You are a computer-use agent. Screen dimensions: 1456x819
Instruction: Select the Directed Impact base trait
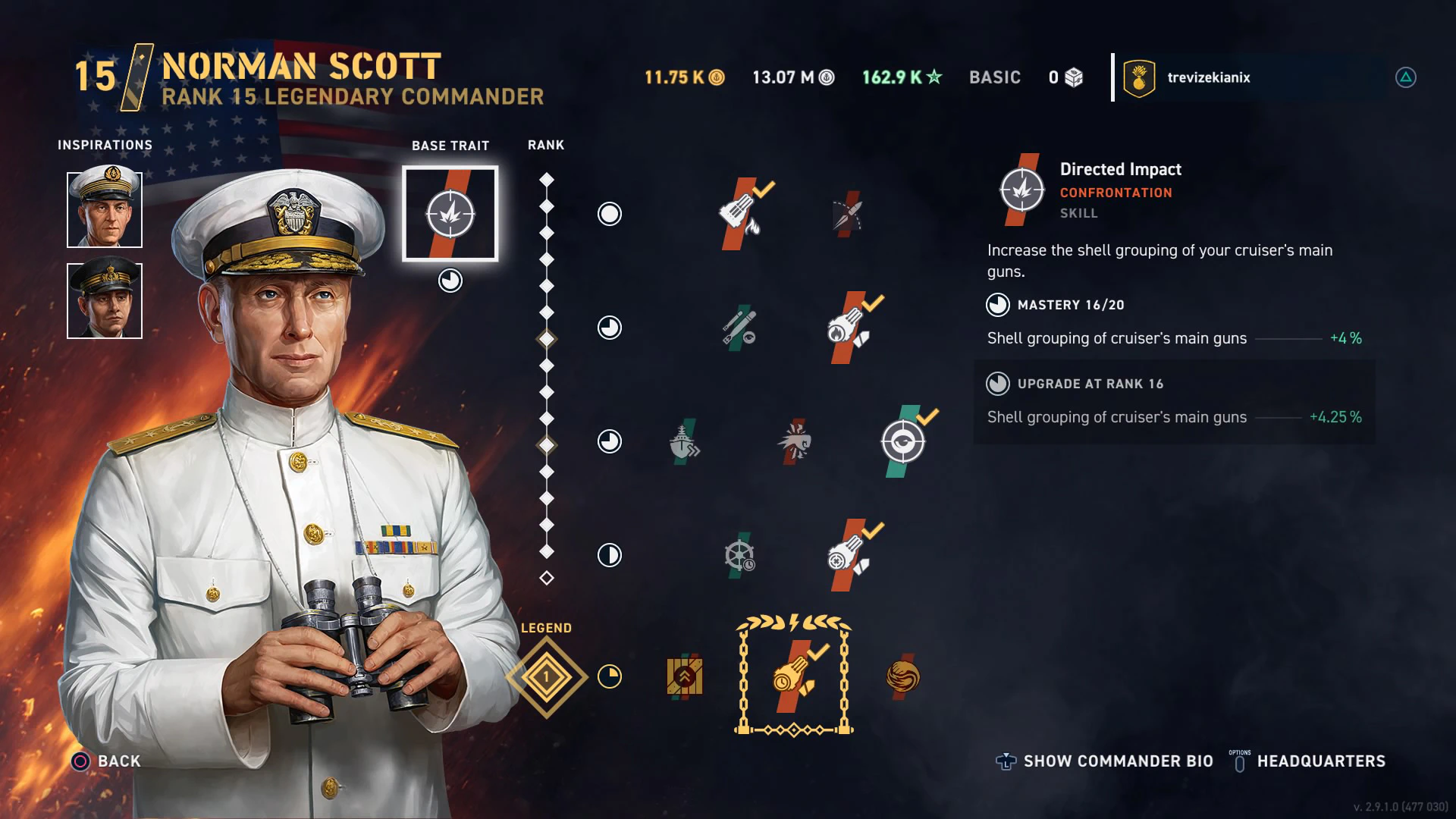click(x=450, y=214)
